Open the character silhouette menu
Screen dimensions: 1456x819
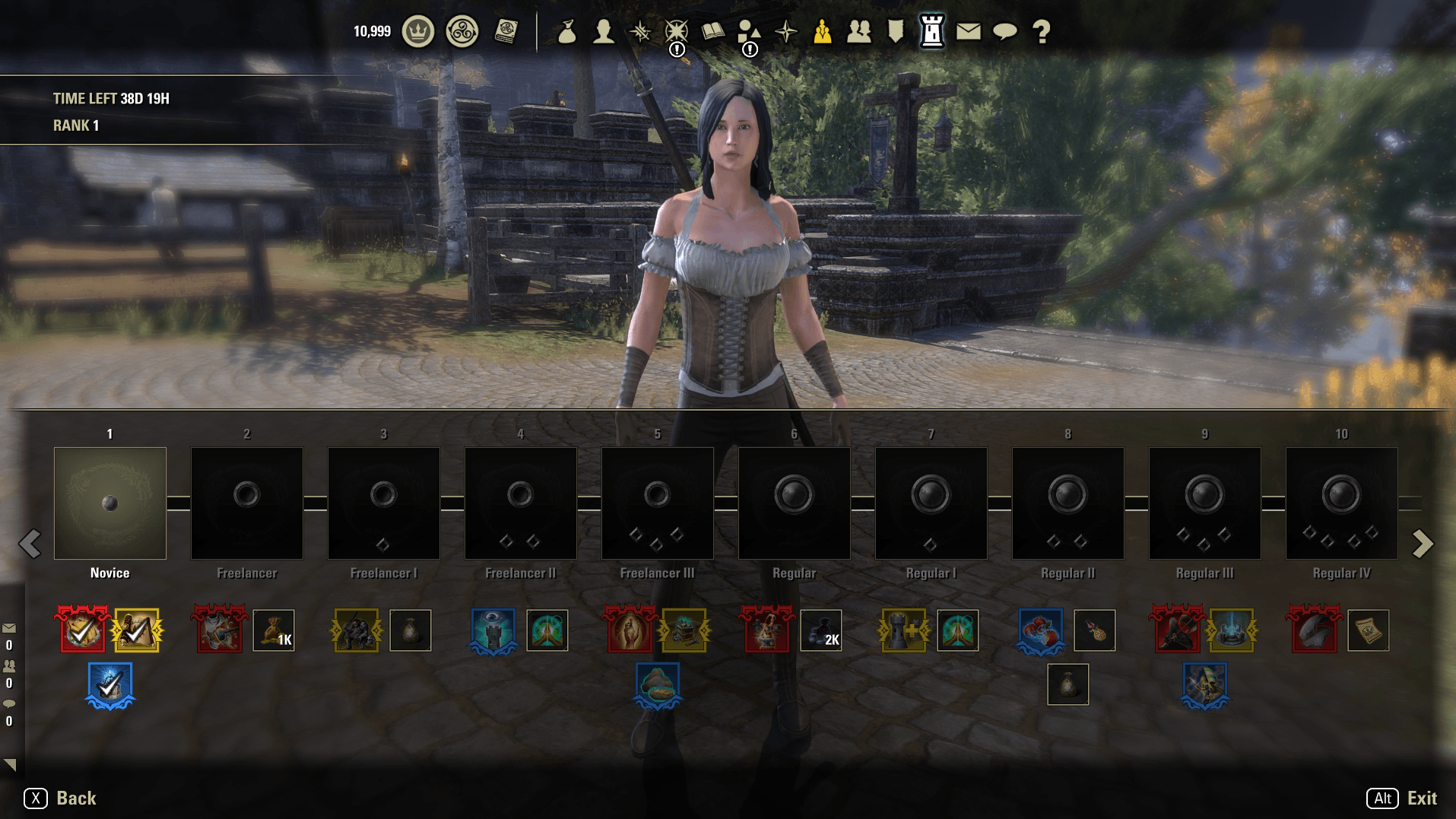pos(604,32)
